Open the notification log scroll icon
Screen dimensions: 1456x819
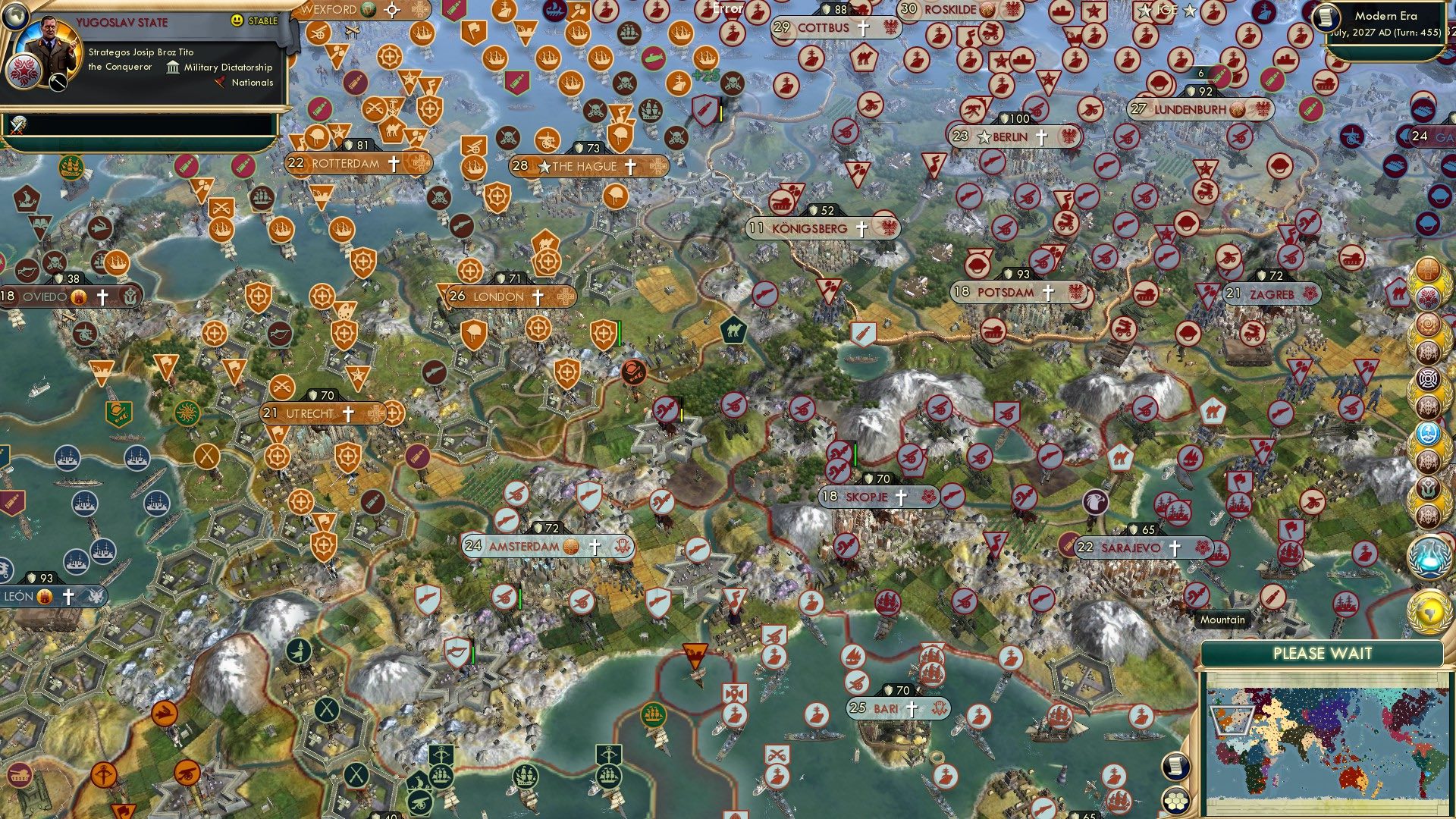tap(1175, 766)
